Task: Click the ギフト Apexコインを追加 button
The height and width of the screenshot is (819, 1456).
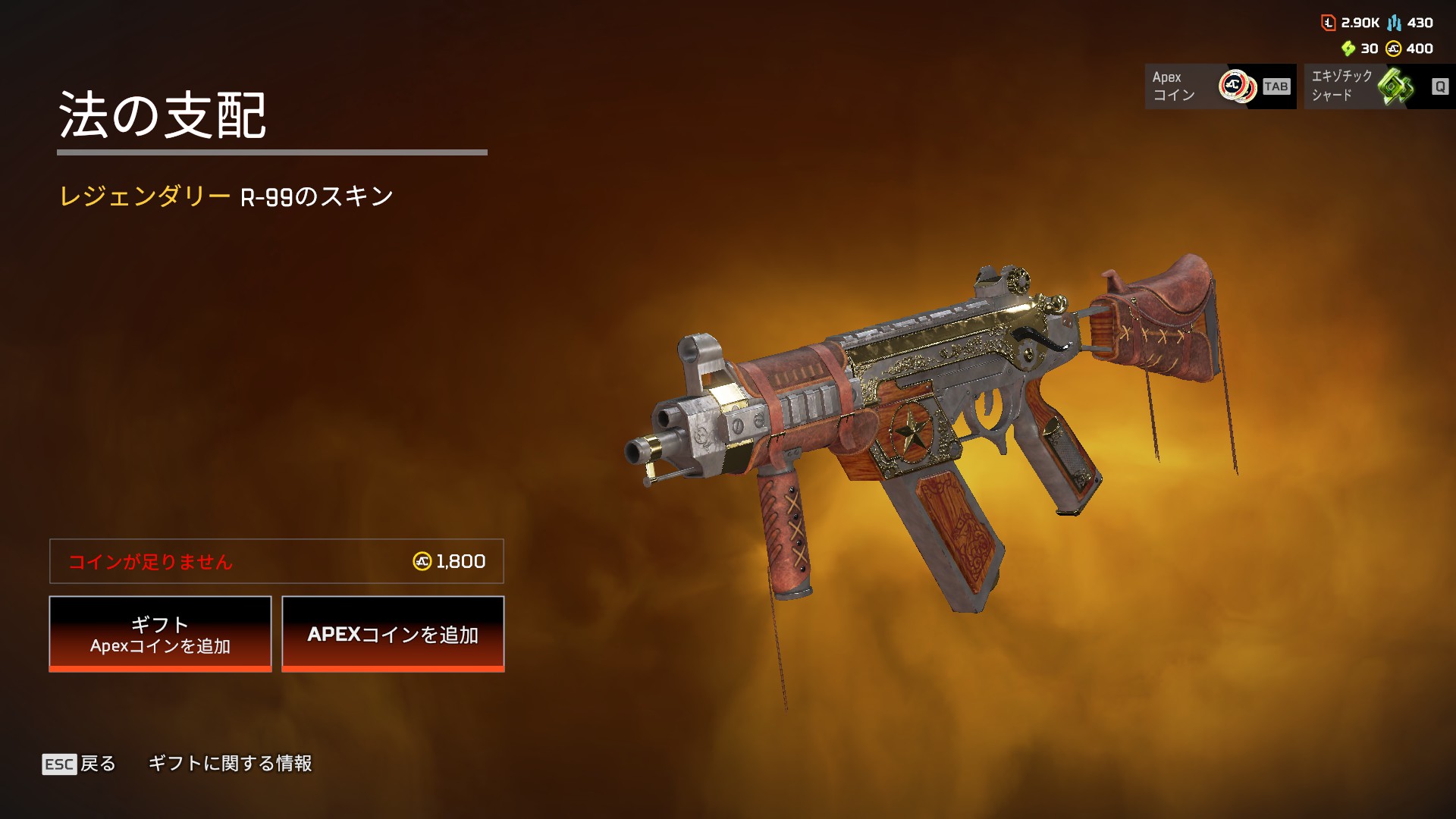Action: [x=160, y=633]
